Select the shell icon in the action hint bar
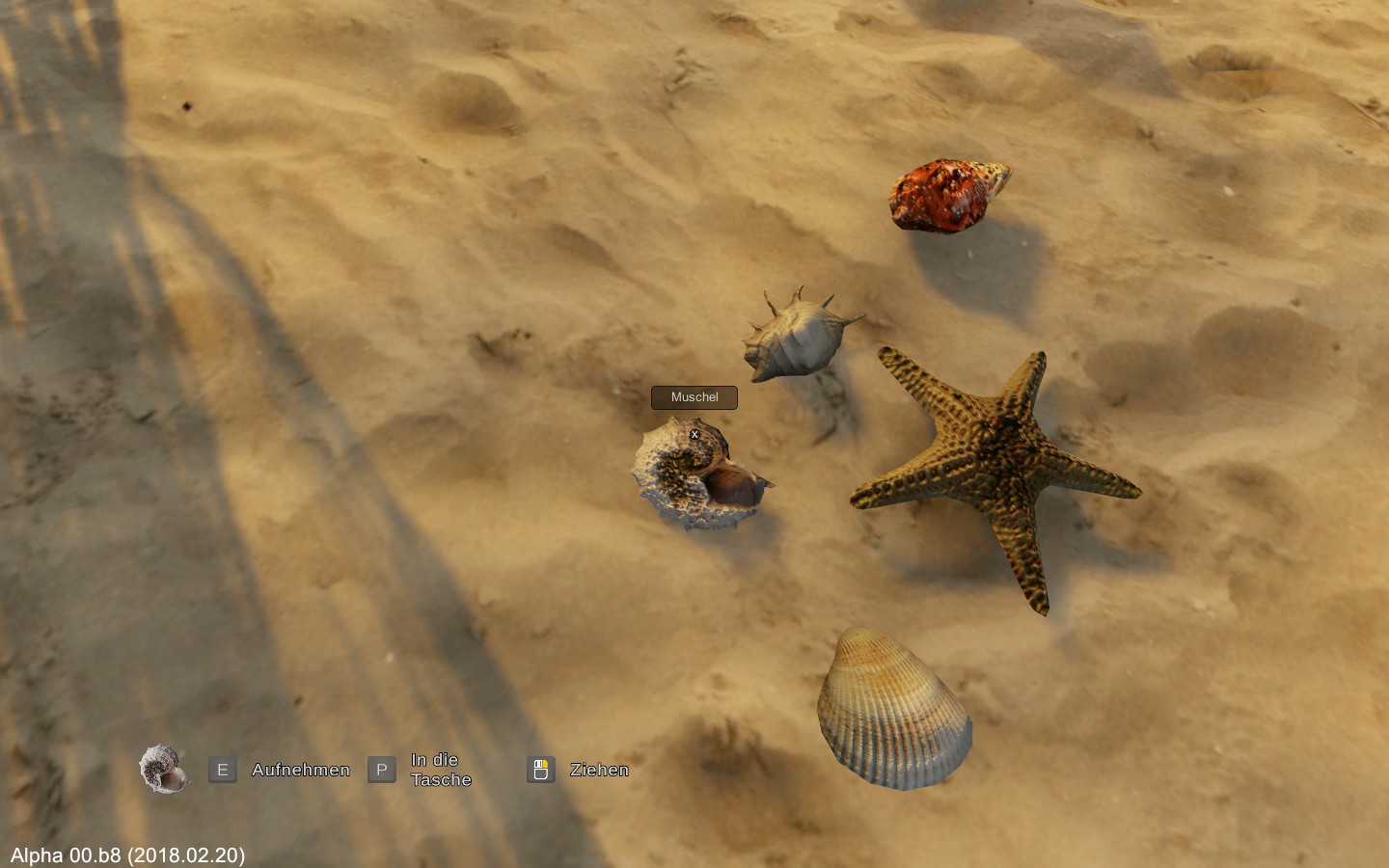Viewport: 1389px width, 868px height. [x=163, y=769]
